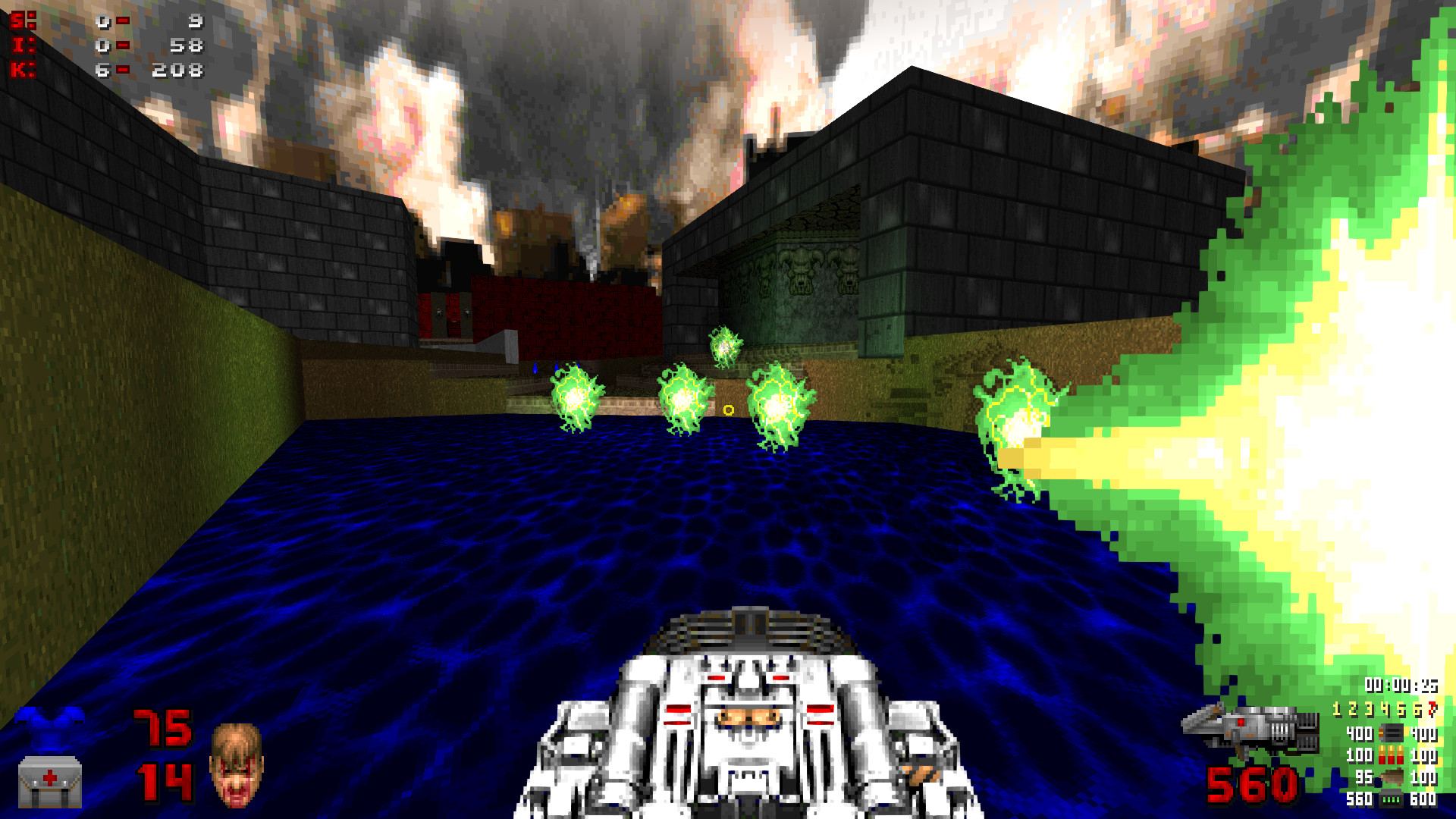Click the I: items counter

coord(106,44)
